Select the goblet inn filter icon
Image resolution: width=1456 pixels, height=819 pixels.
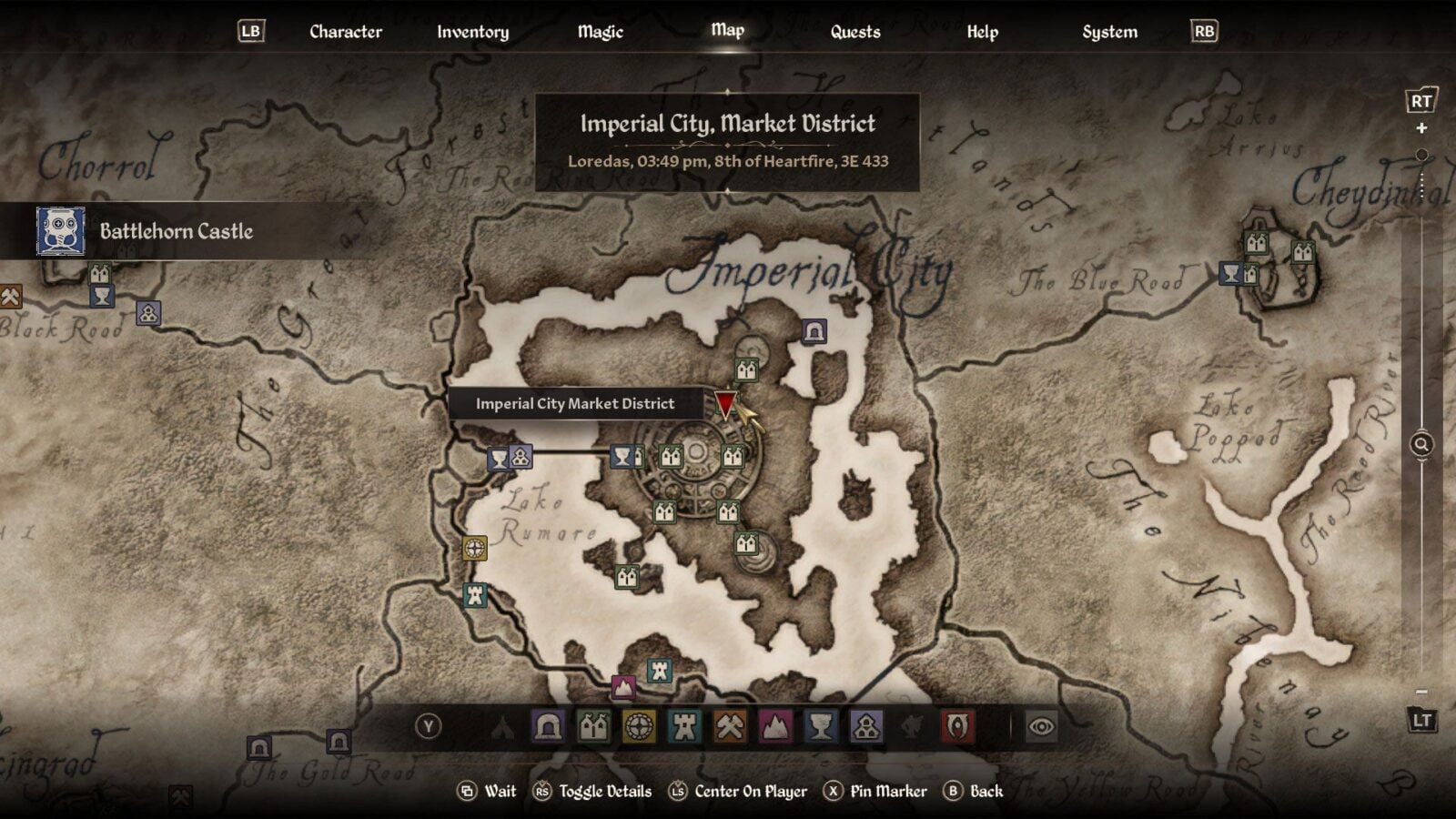(820, 725)
